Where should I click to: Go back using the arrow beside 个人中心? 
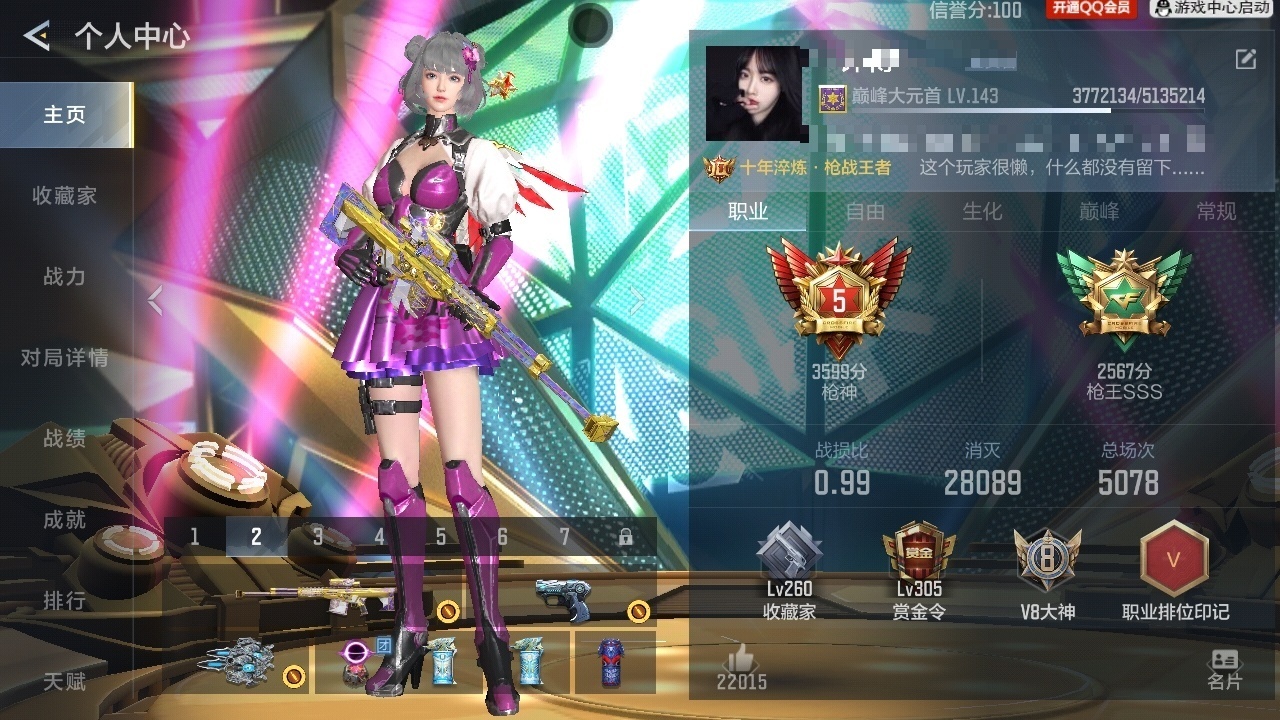pyautogui.click(x=37, y=37)
